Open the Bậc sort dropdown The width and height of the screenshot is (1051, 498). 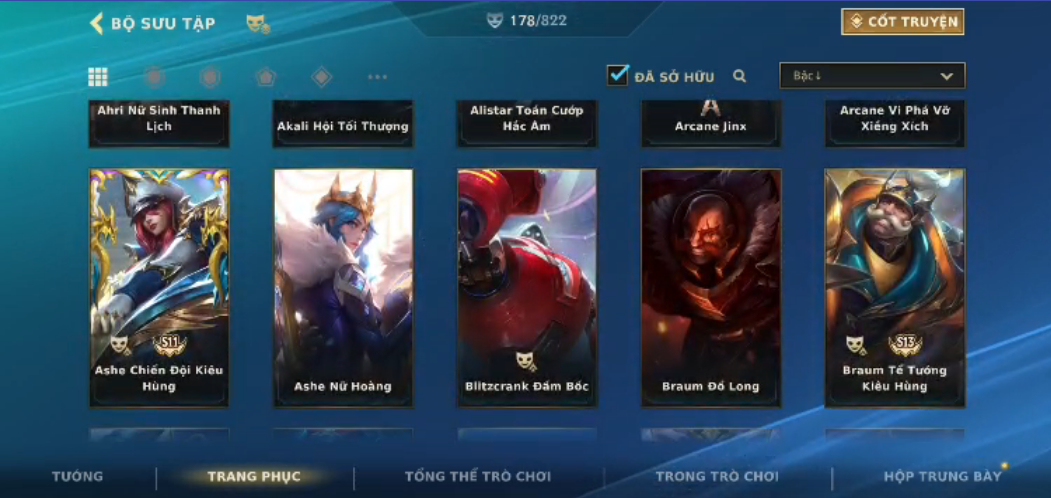tap(872, 76)
